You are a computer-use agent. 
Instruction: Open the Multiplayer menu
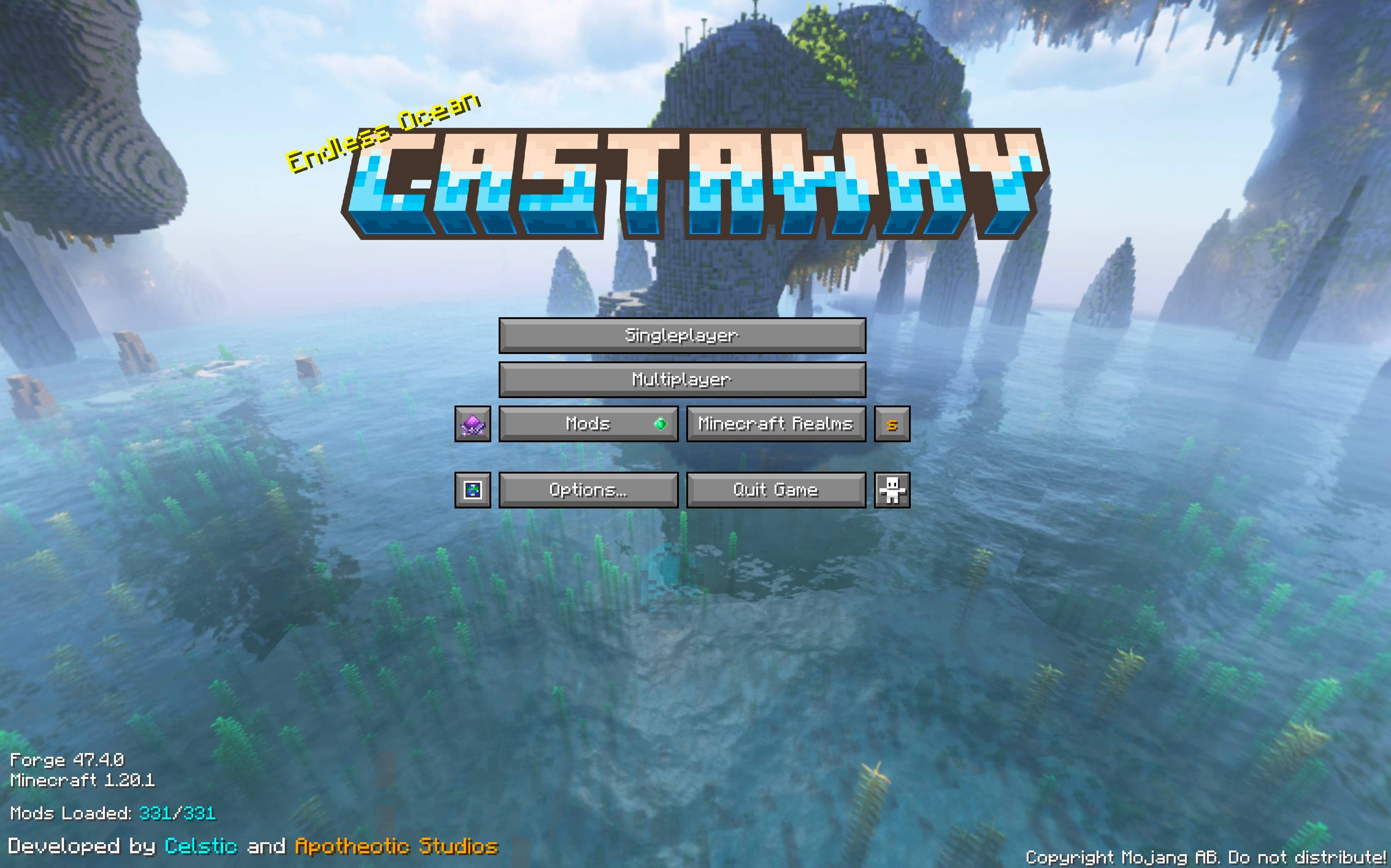coord(682,380)
